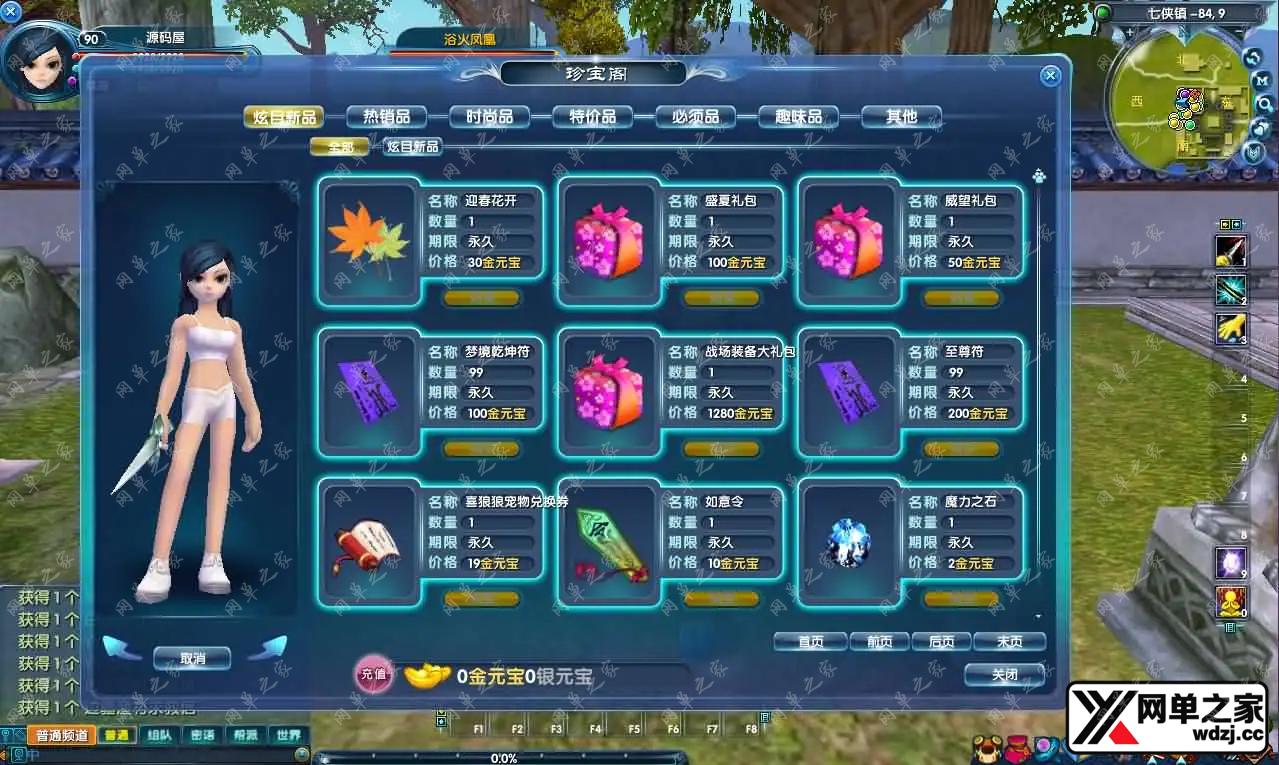Open the 其他 tab

coord(901,117)
